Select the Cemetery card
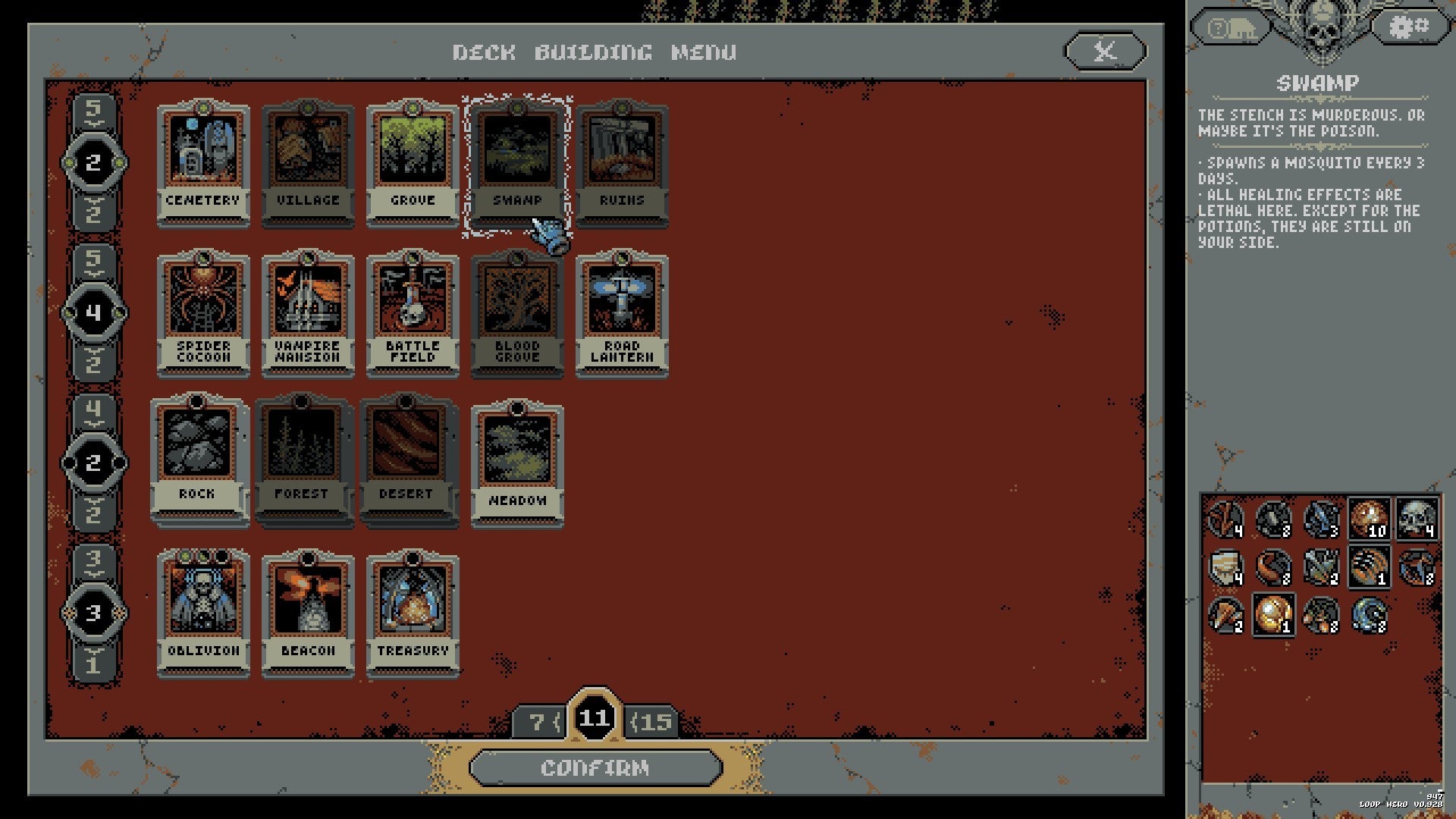Screen dimensions: 1456x819 [x=202, y=155]
